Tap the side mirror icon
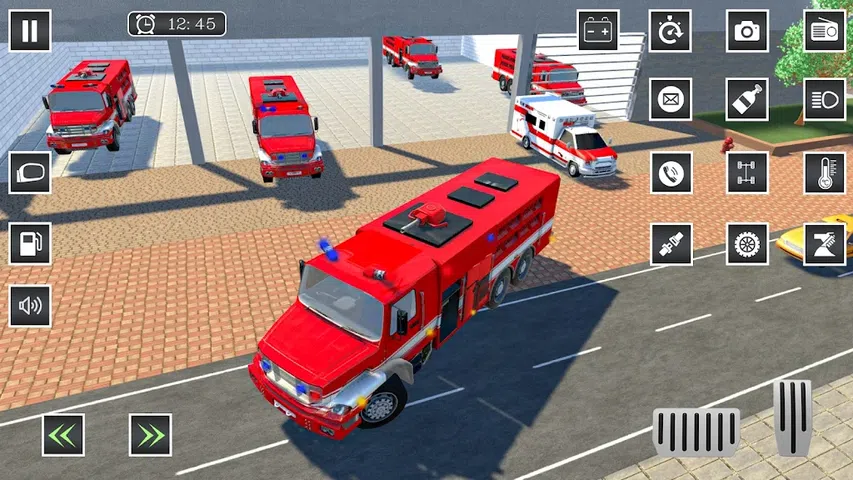Image resolution: width=853 pixels, height=480 pixels. [30, 172]
